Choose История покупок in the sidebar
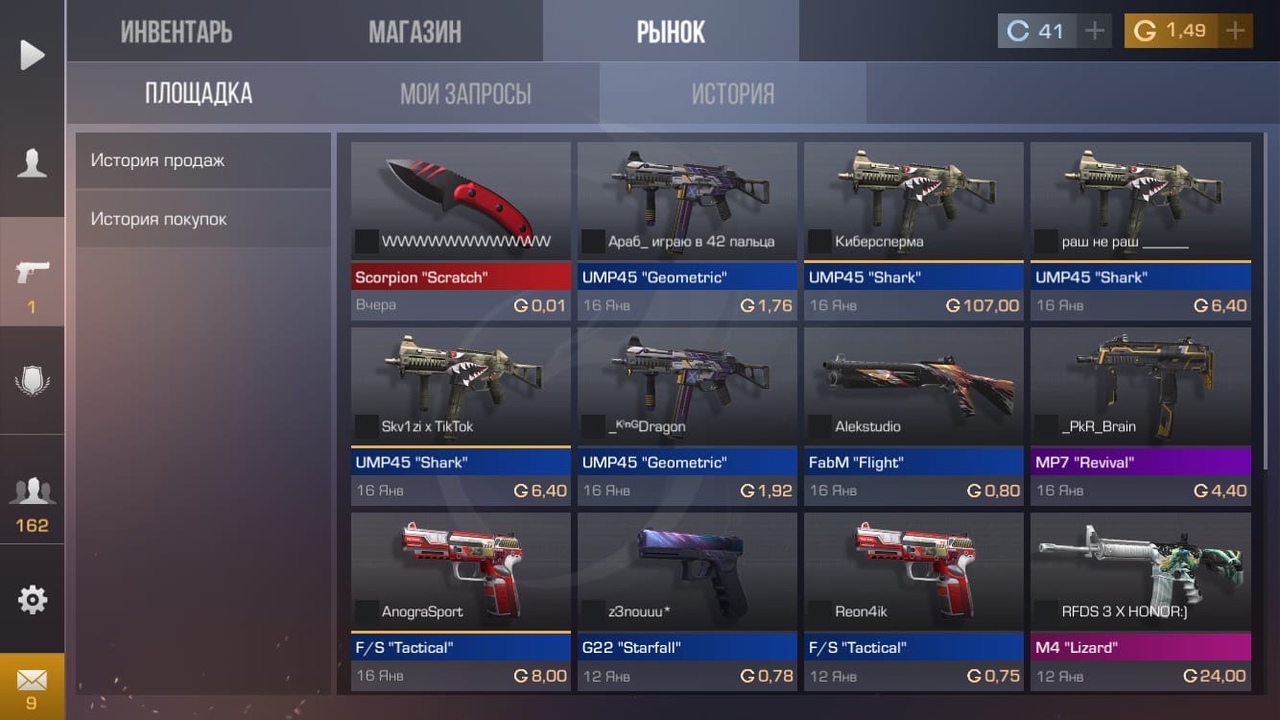This screenshot has width=1280, height=720. 203,219
